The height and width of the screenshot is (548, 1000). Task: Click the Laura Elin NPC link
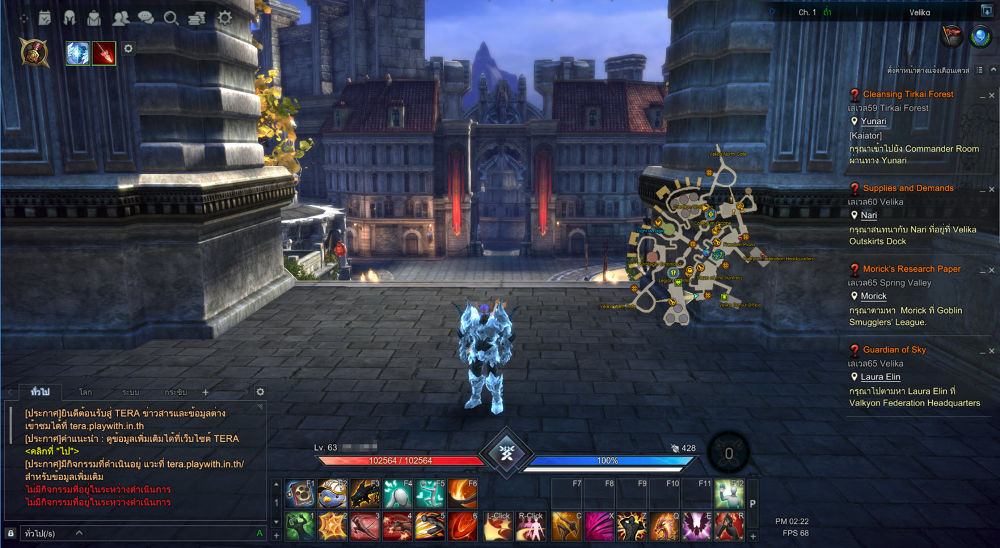pos(880,377)
